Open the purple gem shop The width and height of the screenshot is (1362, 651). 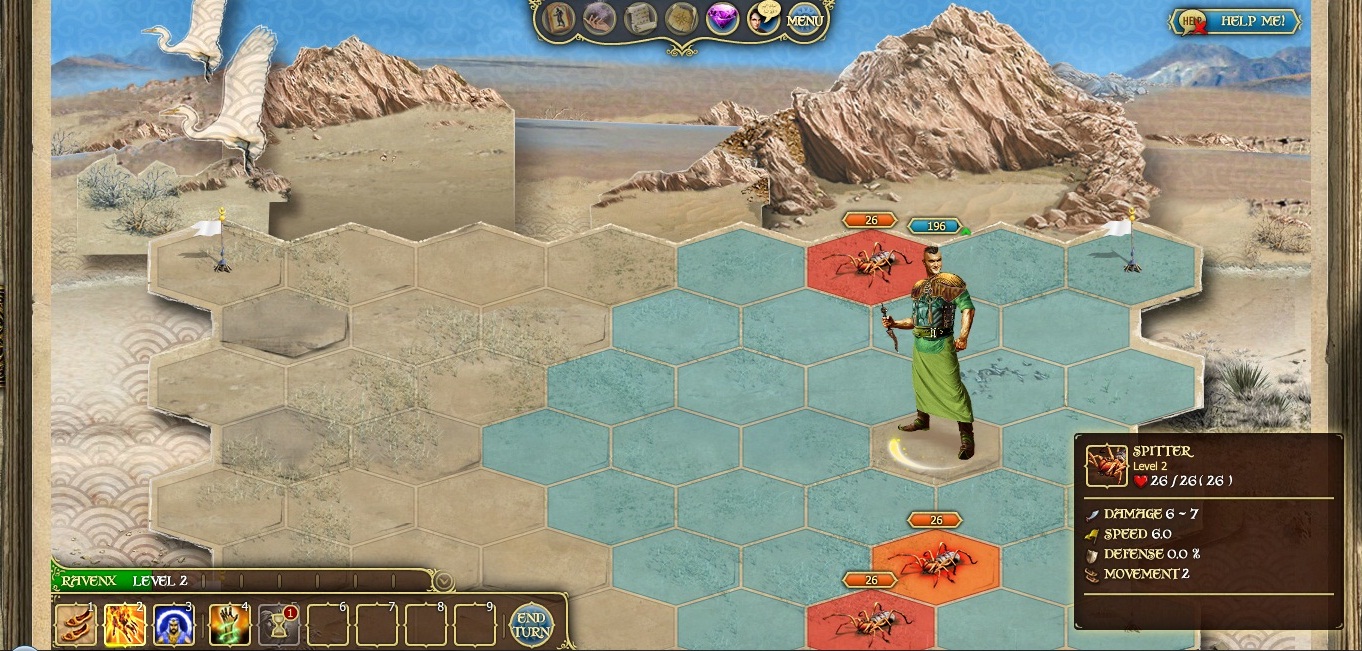tap(722, 19)
